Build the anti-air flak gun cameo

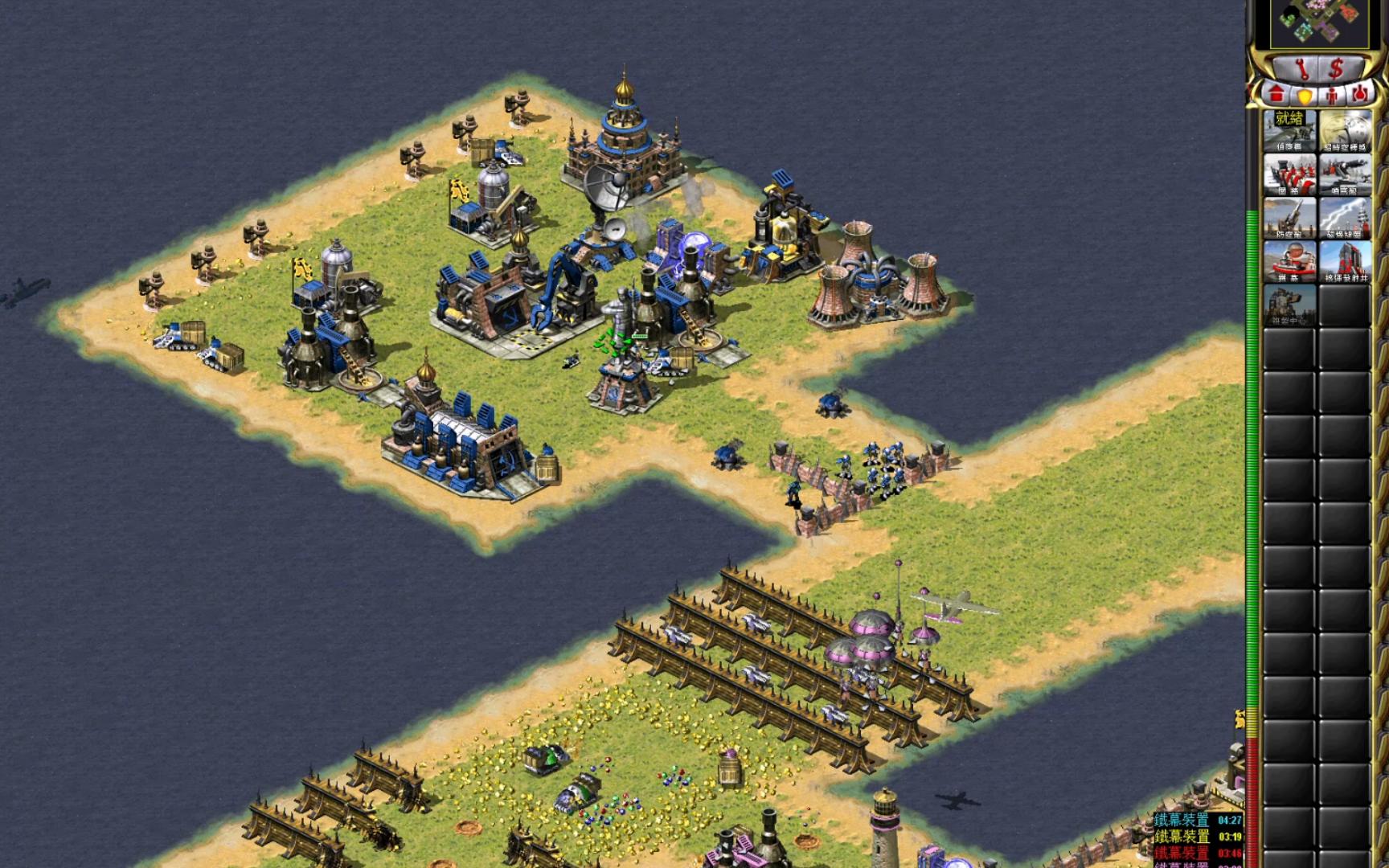tap(1289, 217)
